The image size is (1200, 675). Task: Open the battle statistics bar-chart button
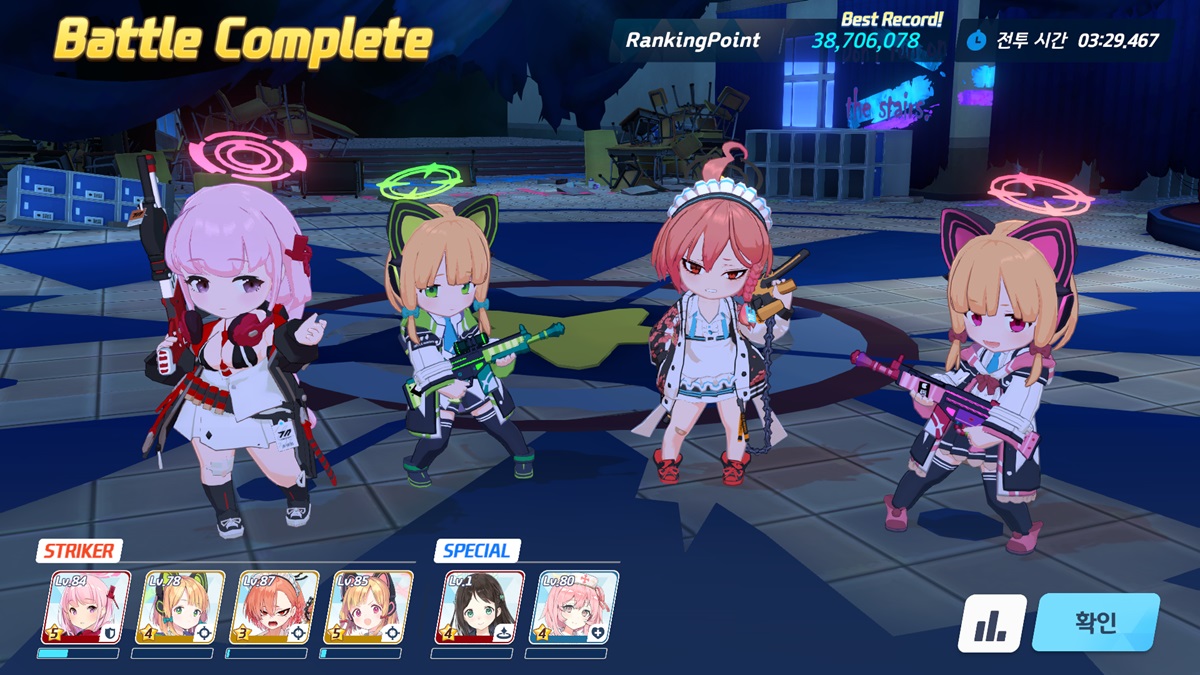point(992,623)
